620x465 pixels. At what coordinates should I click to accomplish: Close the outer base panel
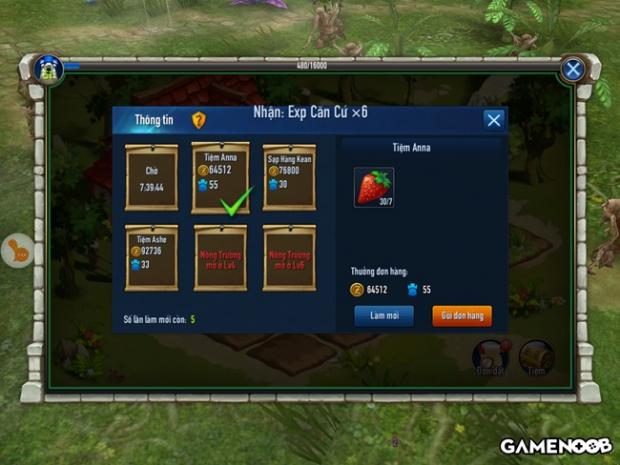pyautogui.click(x=572, y=69)
